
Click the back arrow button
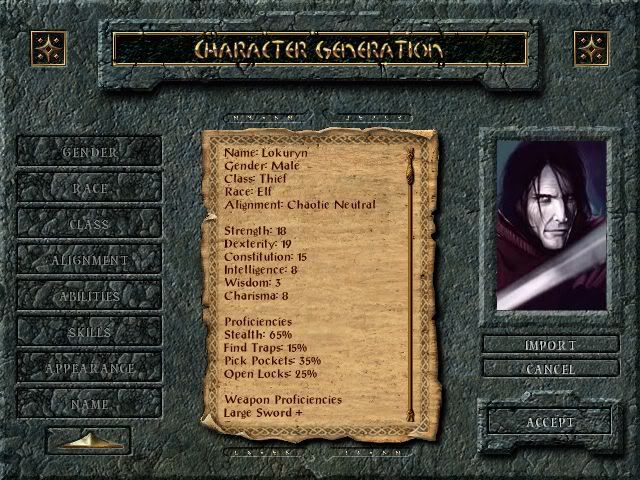[88, 440]
